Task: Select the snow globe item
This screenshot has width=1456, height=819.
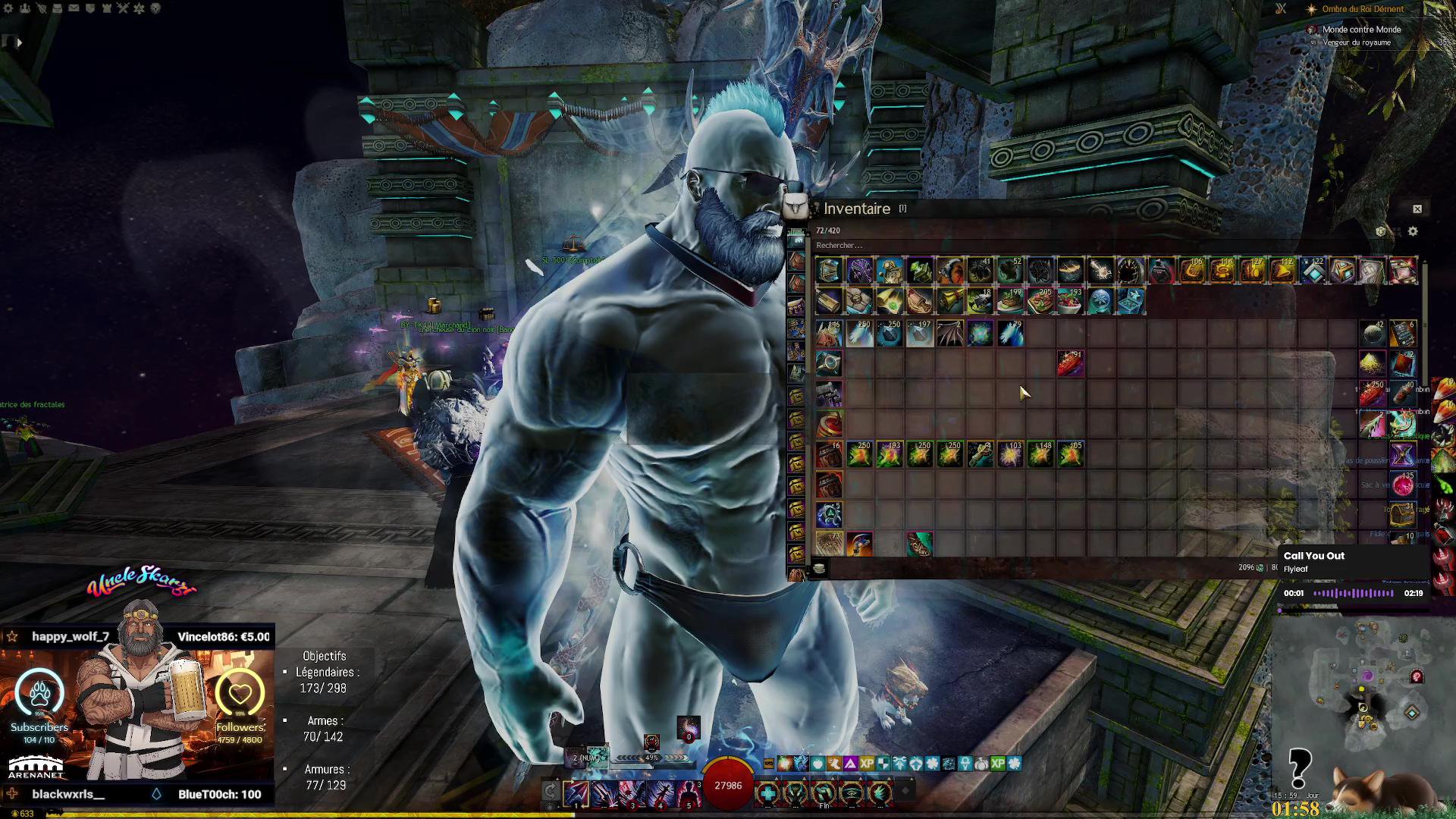Action: point(1100,301)
